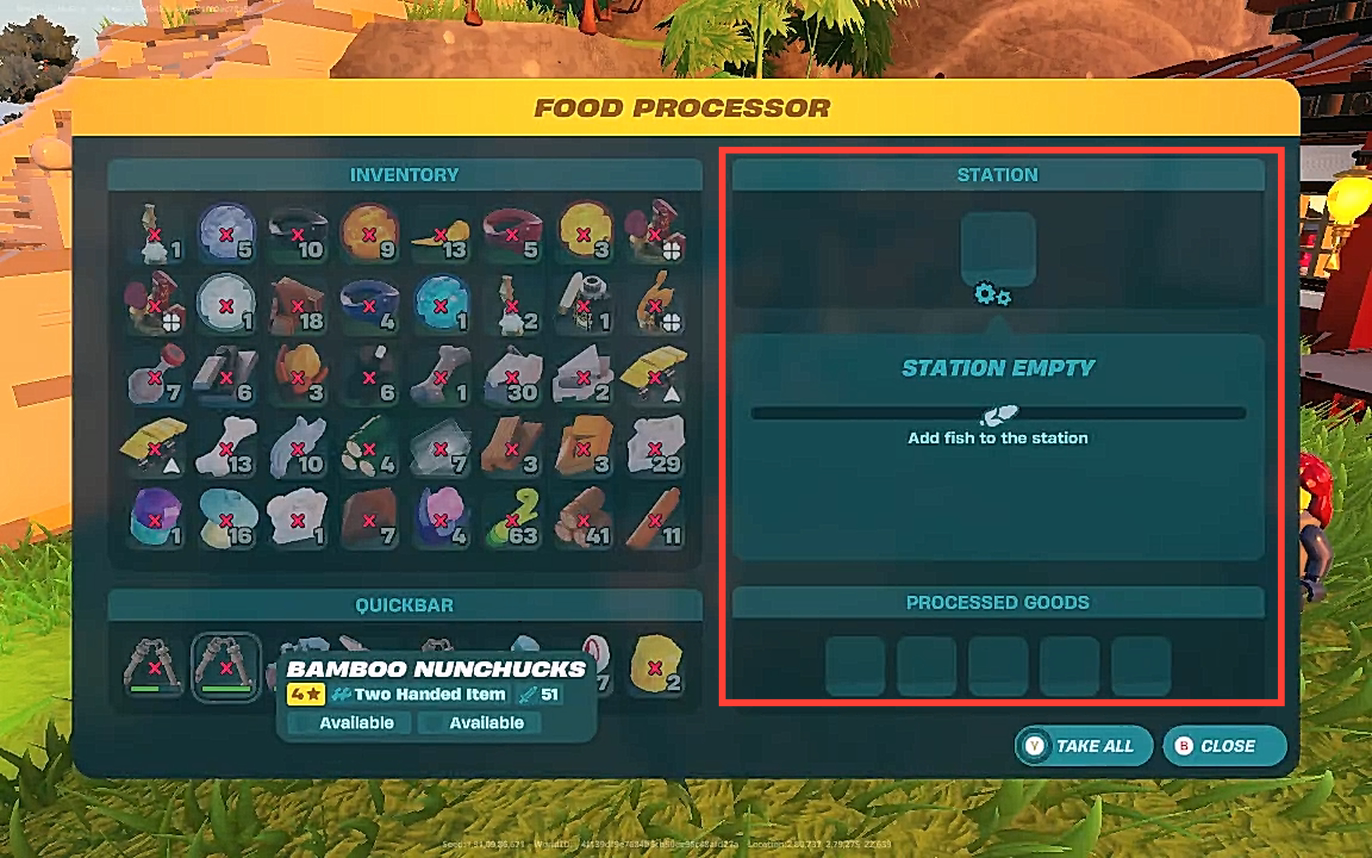This screenshot has height=858, width=1372.
Task: Select the round-bottom flask stack of 7
Action: (x=155, y=377)
